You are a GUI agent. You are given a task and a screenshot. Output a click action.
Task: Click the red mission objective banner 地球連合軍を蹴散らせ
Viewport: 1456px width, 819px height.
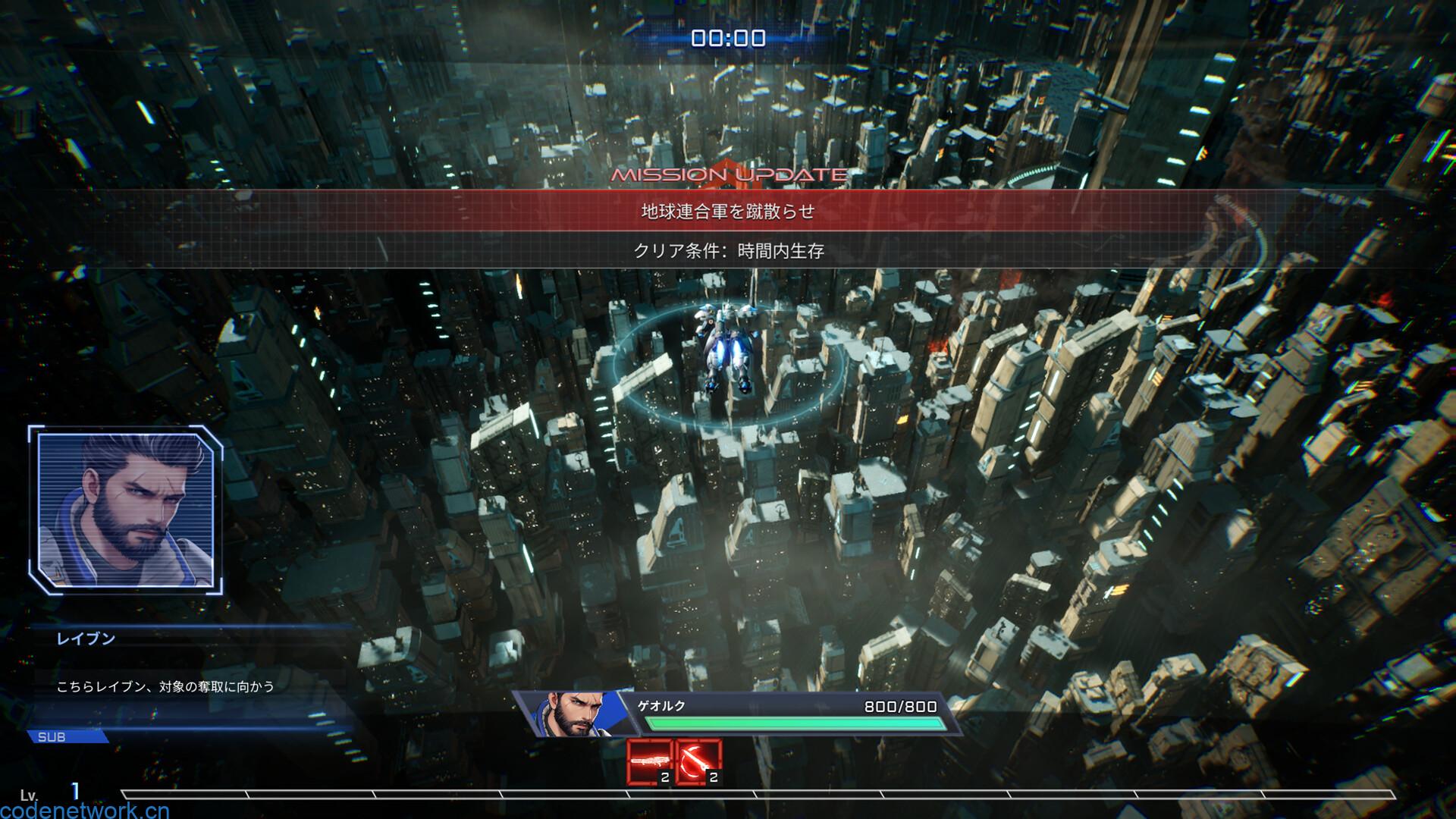point(728,212)
